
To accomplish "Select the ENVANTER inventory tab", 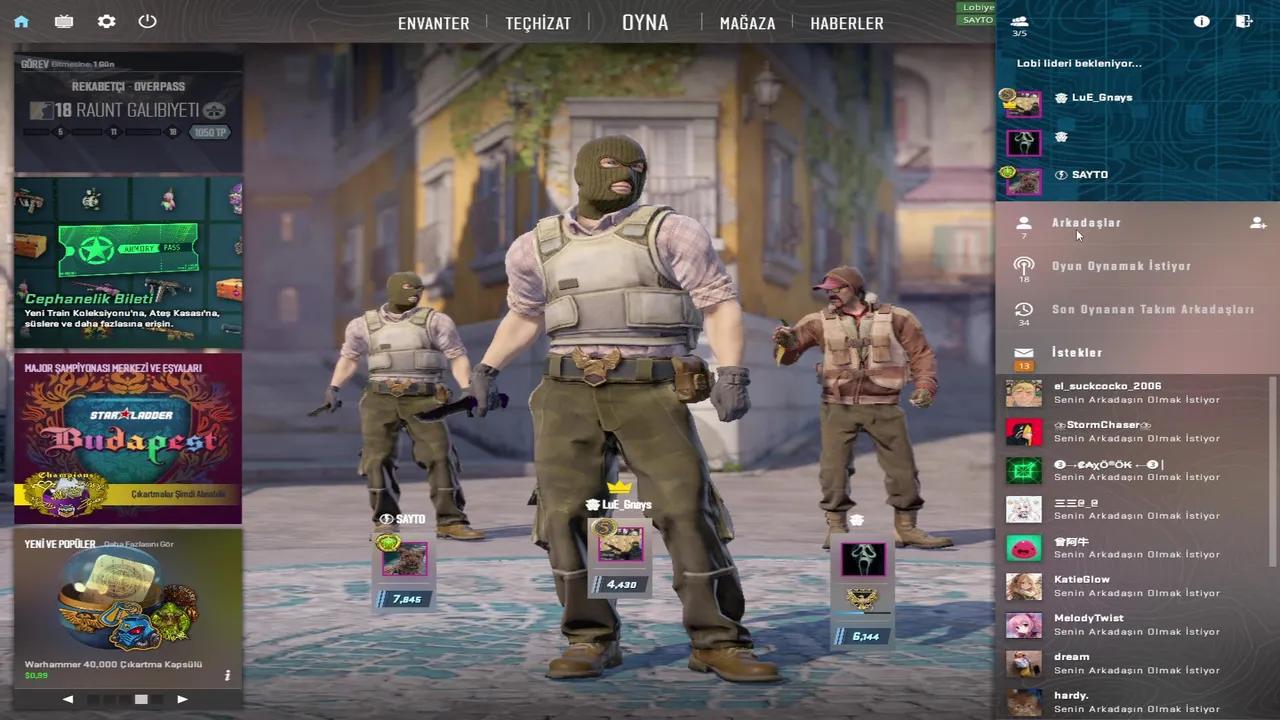I will point(433,22).
